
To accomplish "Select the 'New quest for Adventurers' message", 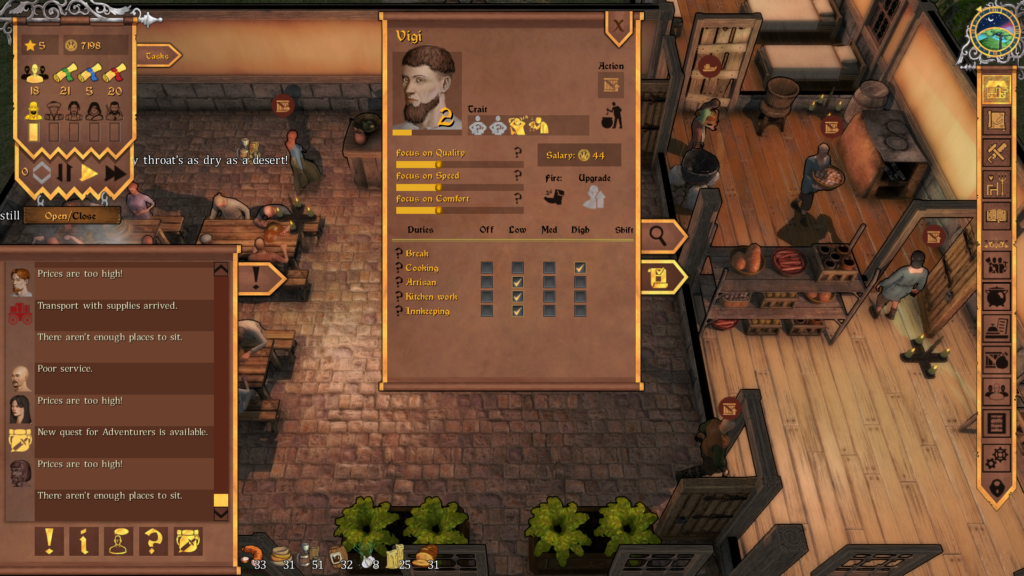I will pyautogui.click(x=122, y=433).
